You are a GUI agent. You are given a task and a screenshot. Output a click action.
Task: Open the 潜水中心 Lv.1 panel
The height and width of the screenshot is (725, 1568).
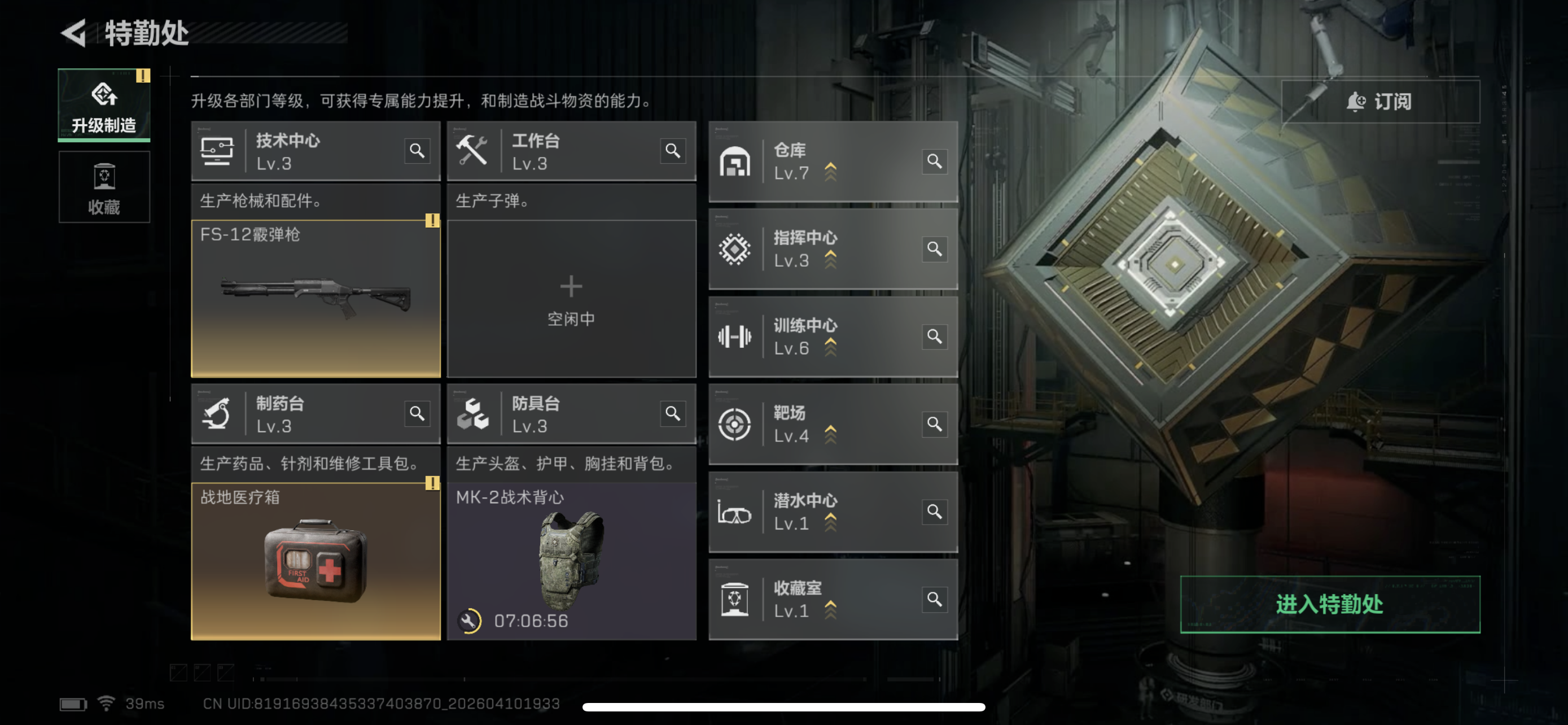[816, 512]
